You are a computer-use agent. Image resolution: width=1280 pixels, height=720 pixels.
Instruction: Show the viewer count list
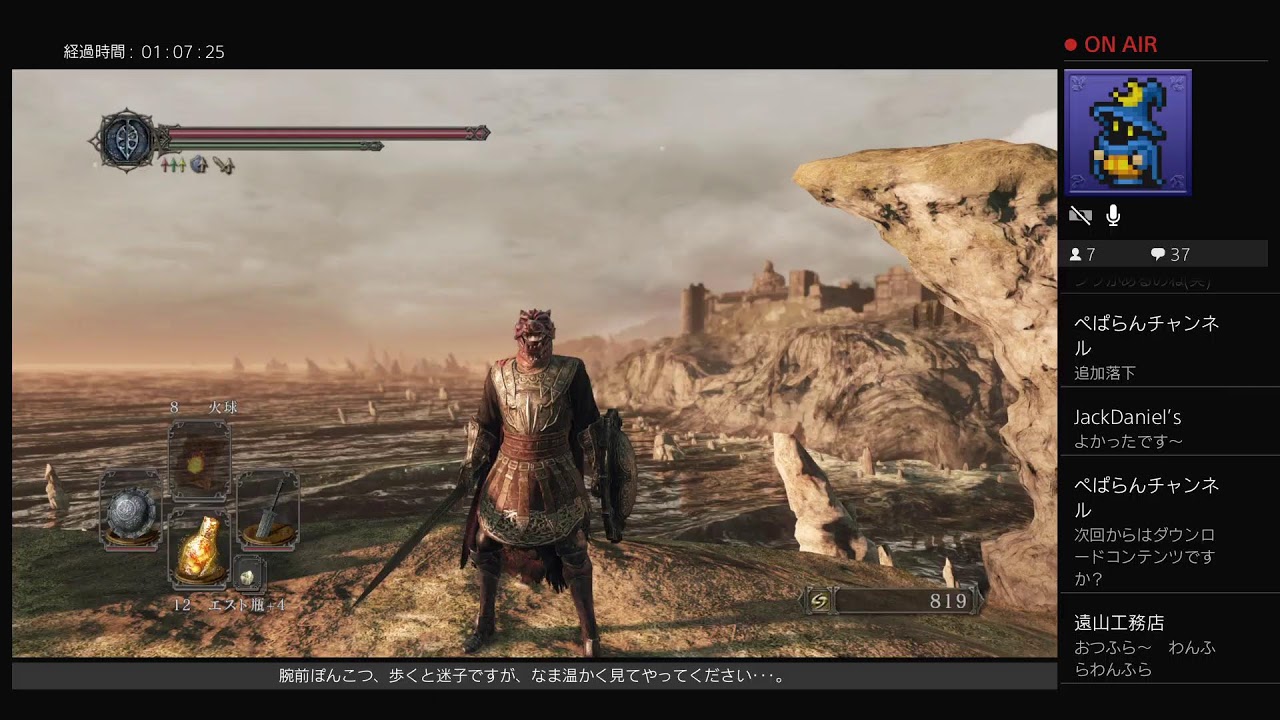[x=1082, y=254]
